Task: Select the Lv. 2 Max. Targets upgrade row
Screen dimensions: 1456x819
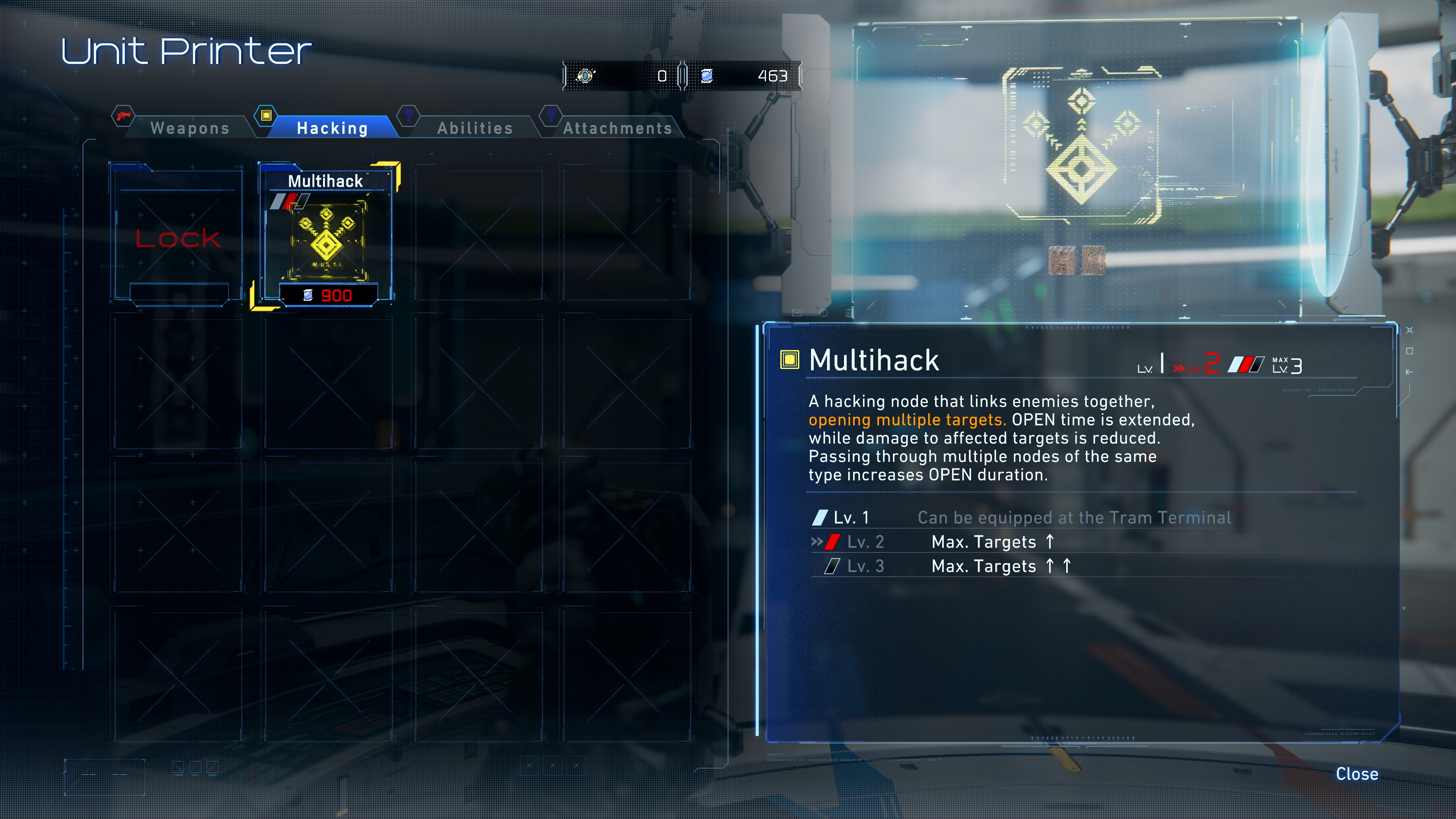Action: (984, 542)
